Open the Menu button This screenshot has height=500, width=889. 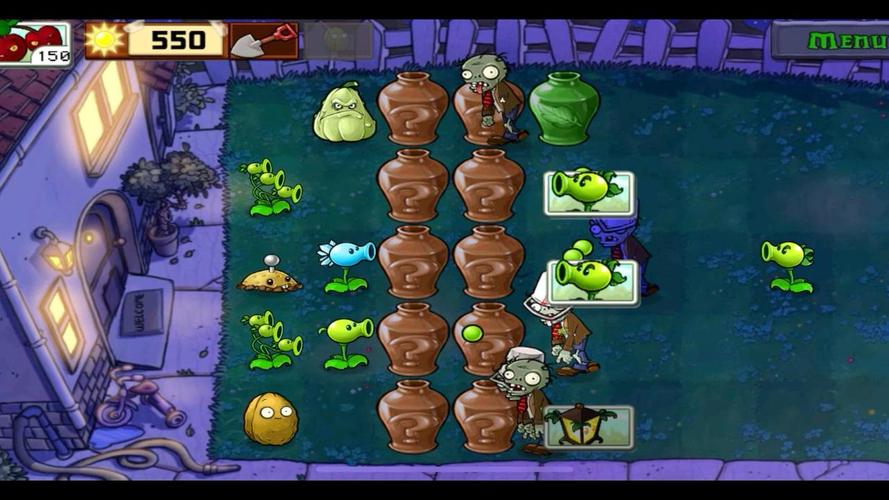tap(831, 41)
